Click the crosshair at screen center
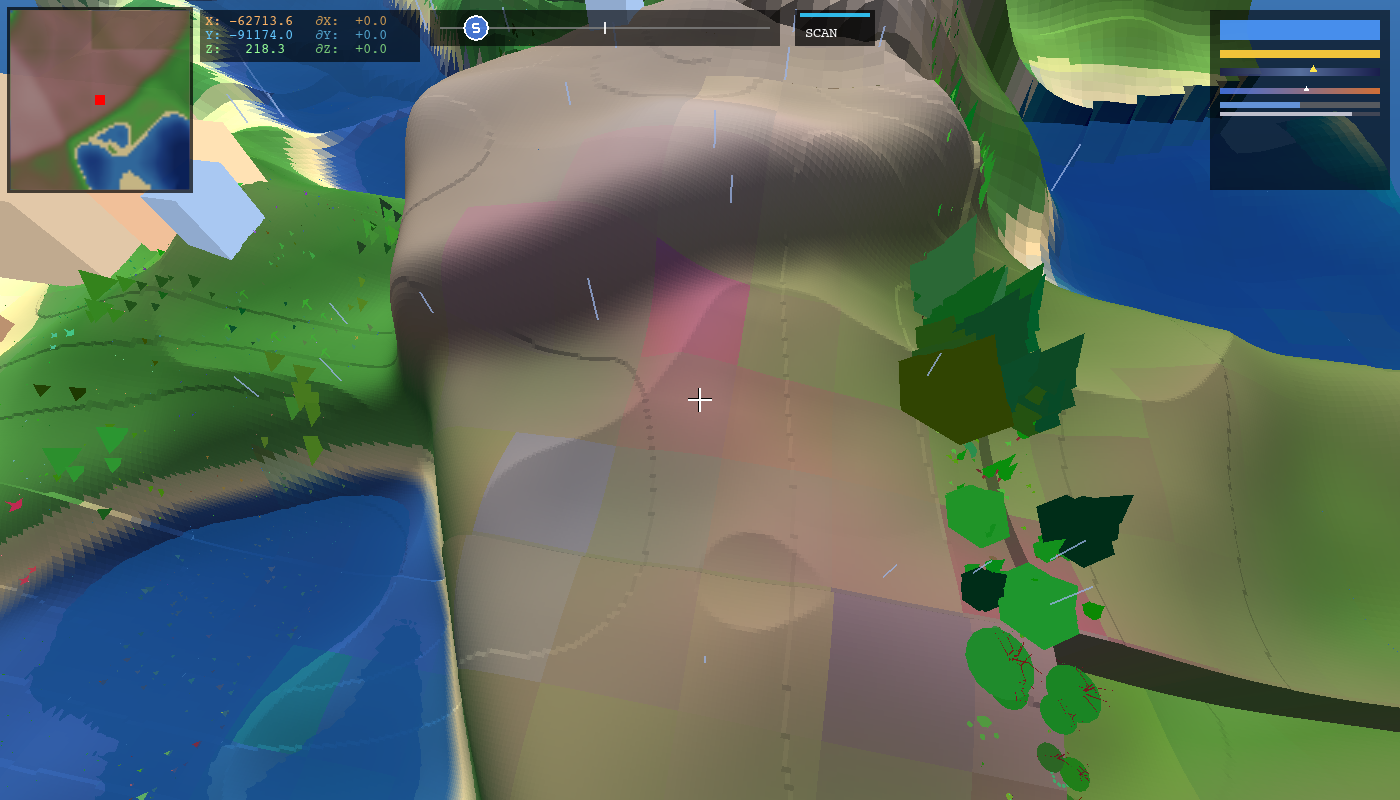Screen dimensions: 1400x800 point(700,400)
